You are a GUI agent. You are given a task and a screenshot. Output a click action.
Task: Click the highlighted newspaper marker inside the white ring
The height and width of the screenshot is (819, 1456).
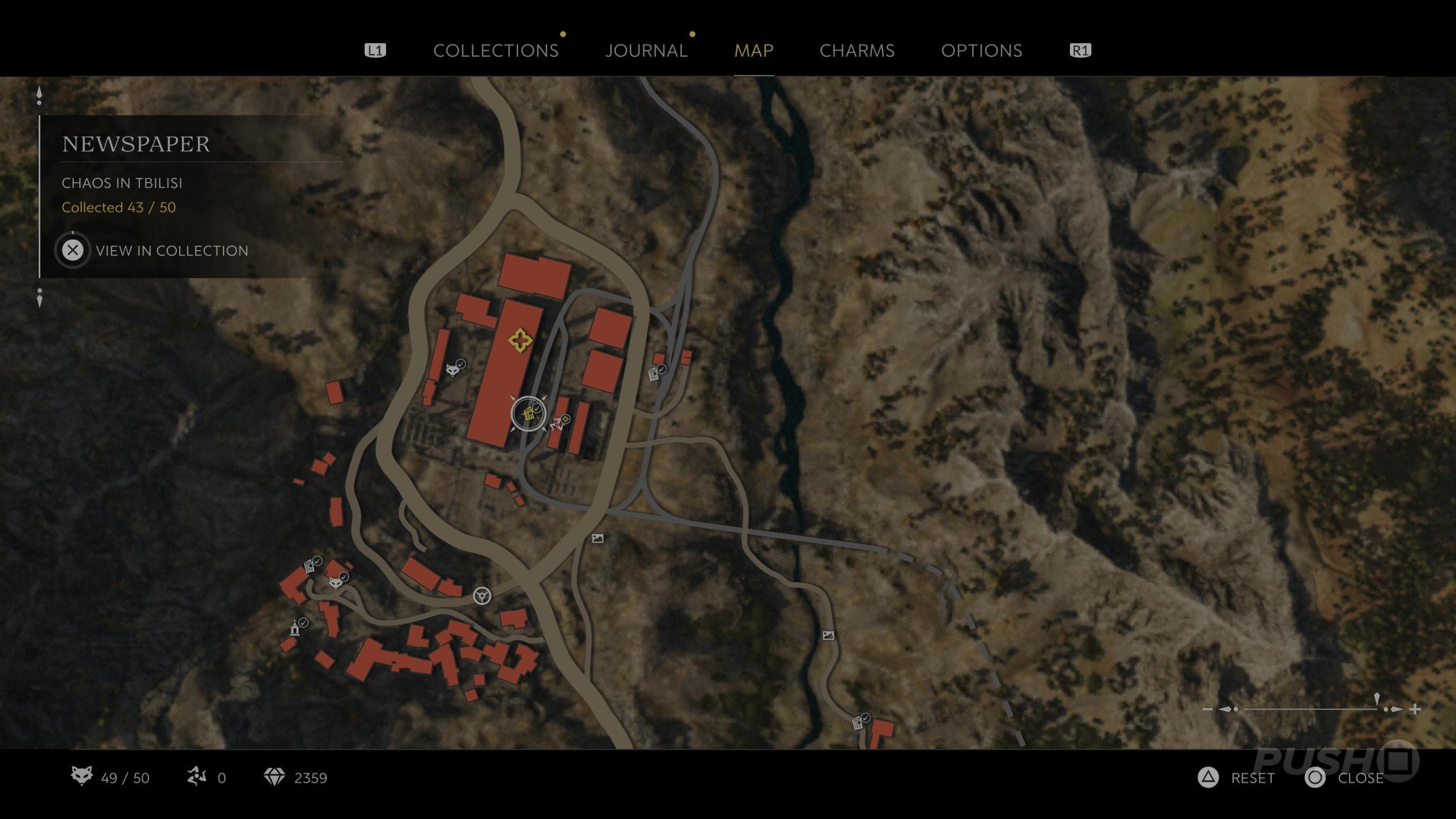pyautogui.click(x=528, y=414)
